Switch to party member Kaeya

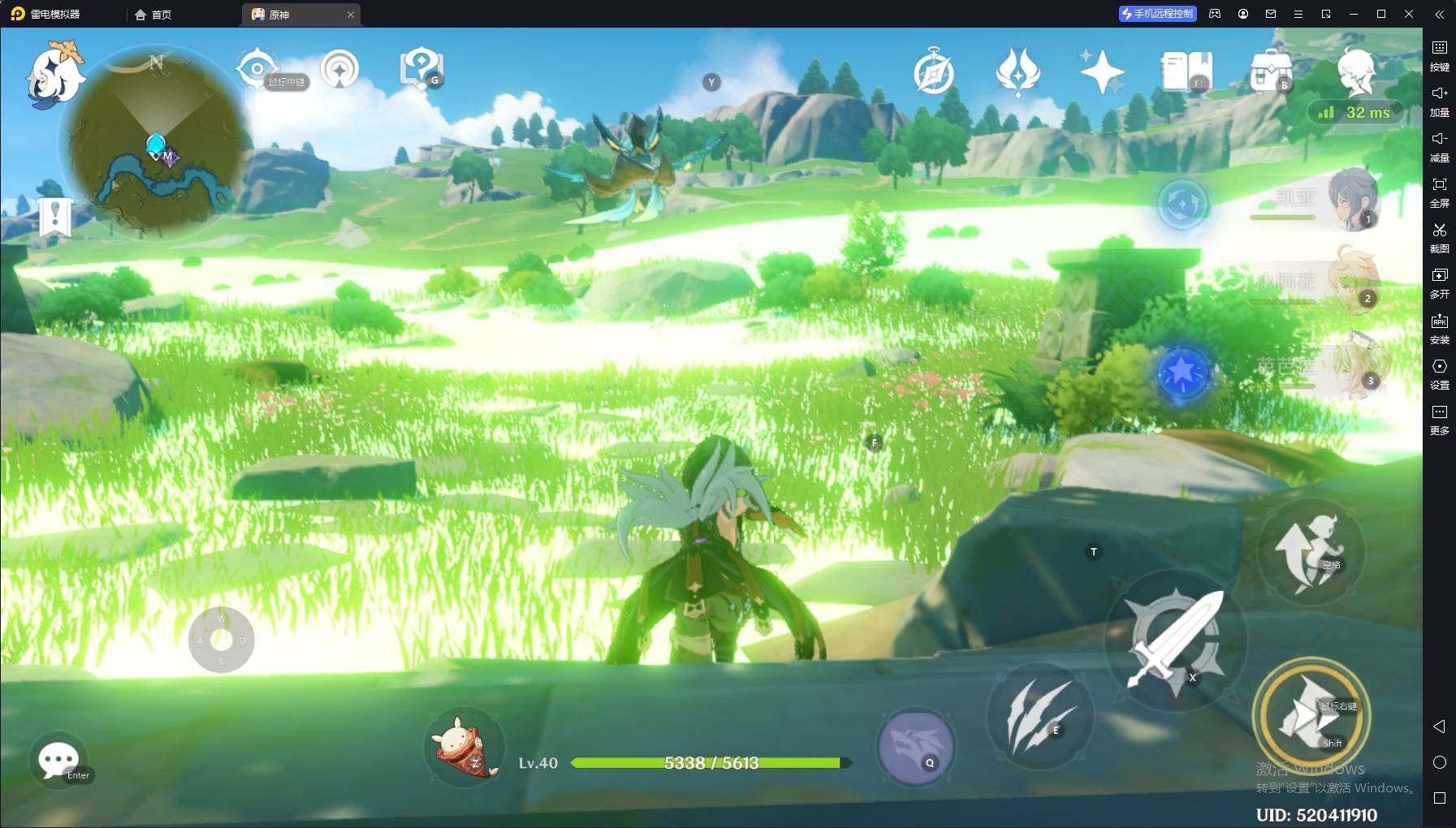(x=1351, y=199)
